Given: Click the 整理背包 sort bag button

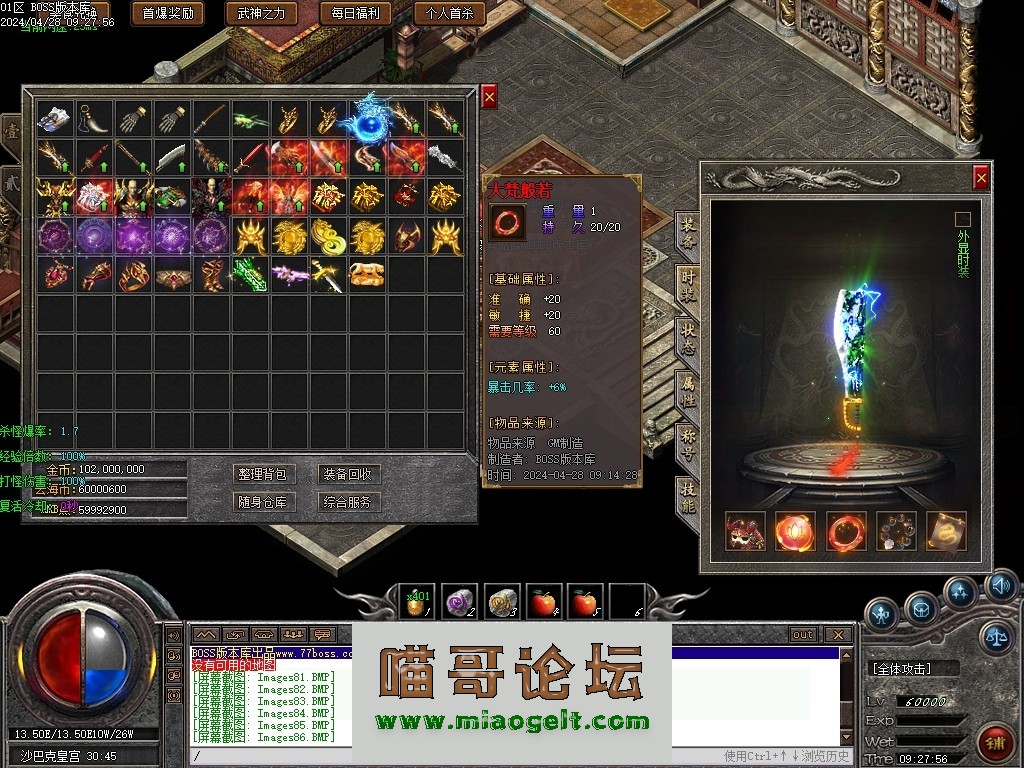Looking at the screenshot, I should (261, 474).
